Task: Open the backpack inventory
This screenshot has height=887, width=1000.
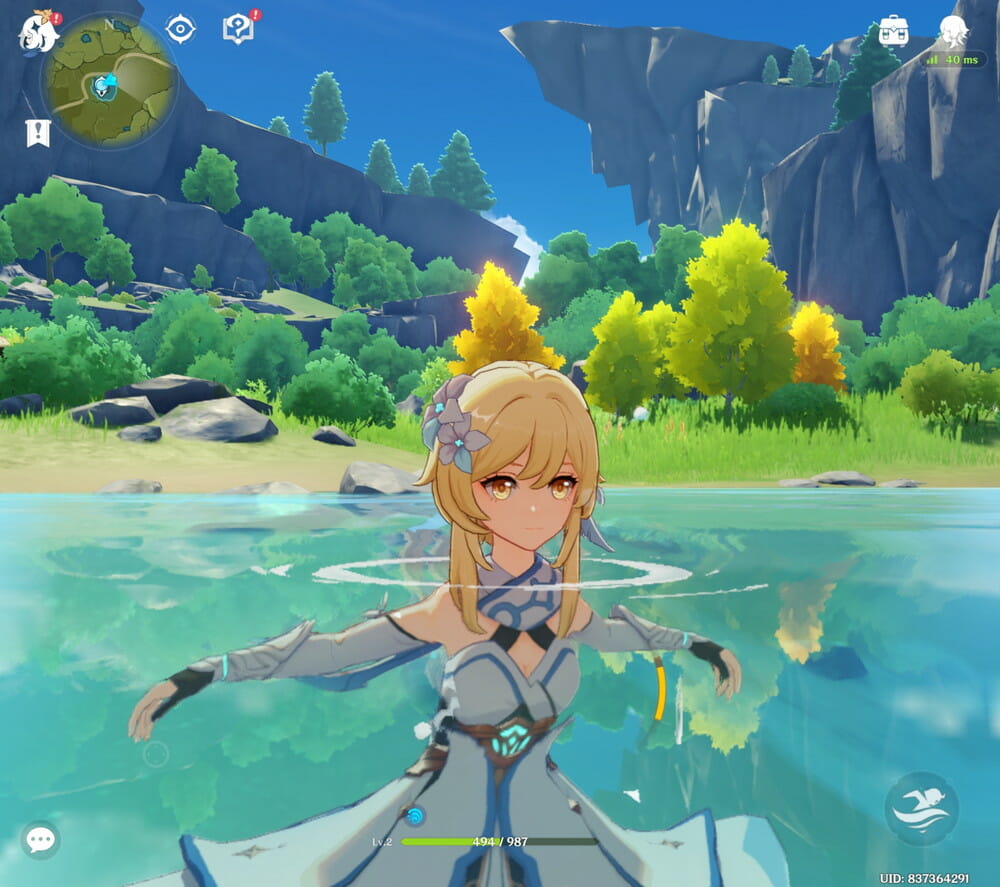Action: click(893, 31)
